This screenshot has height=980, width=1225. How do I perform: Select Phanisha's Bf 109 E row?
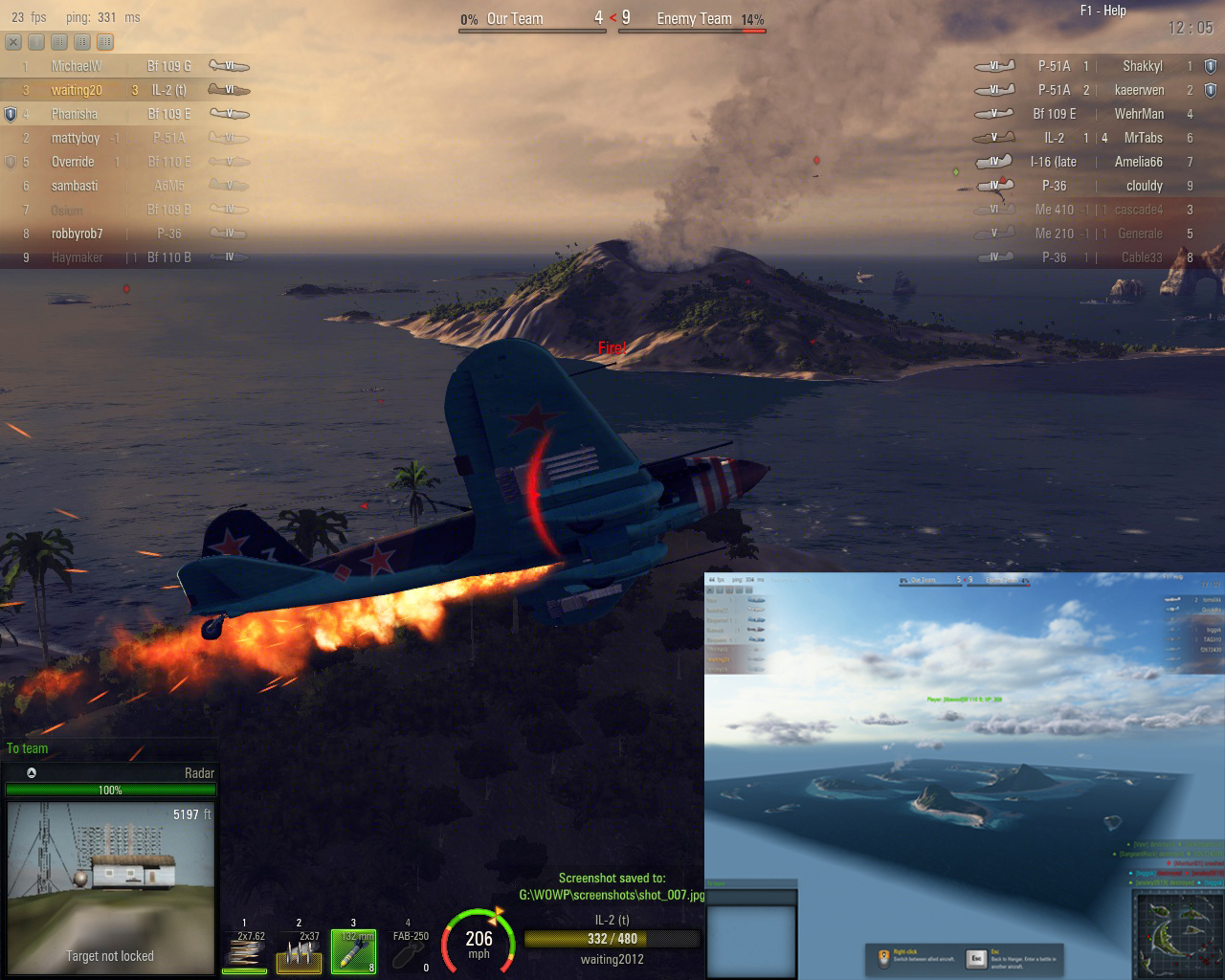point(124,114)
